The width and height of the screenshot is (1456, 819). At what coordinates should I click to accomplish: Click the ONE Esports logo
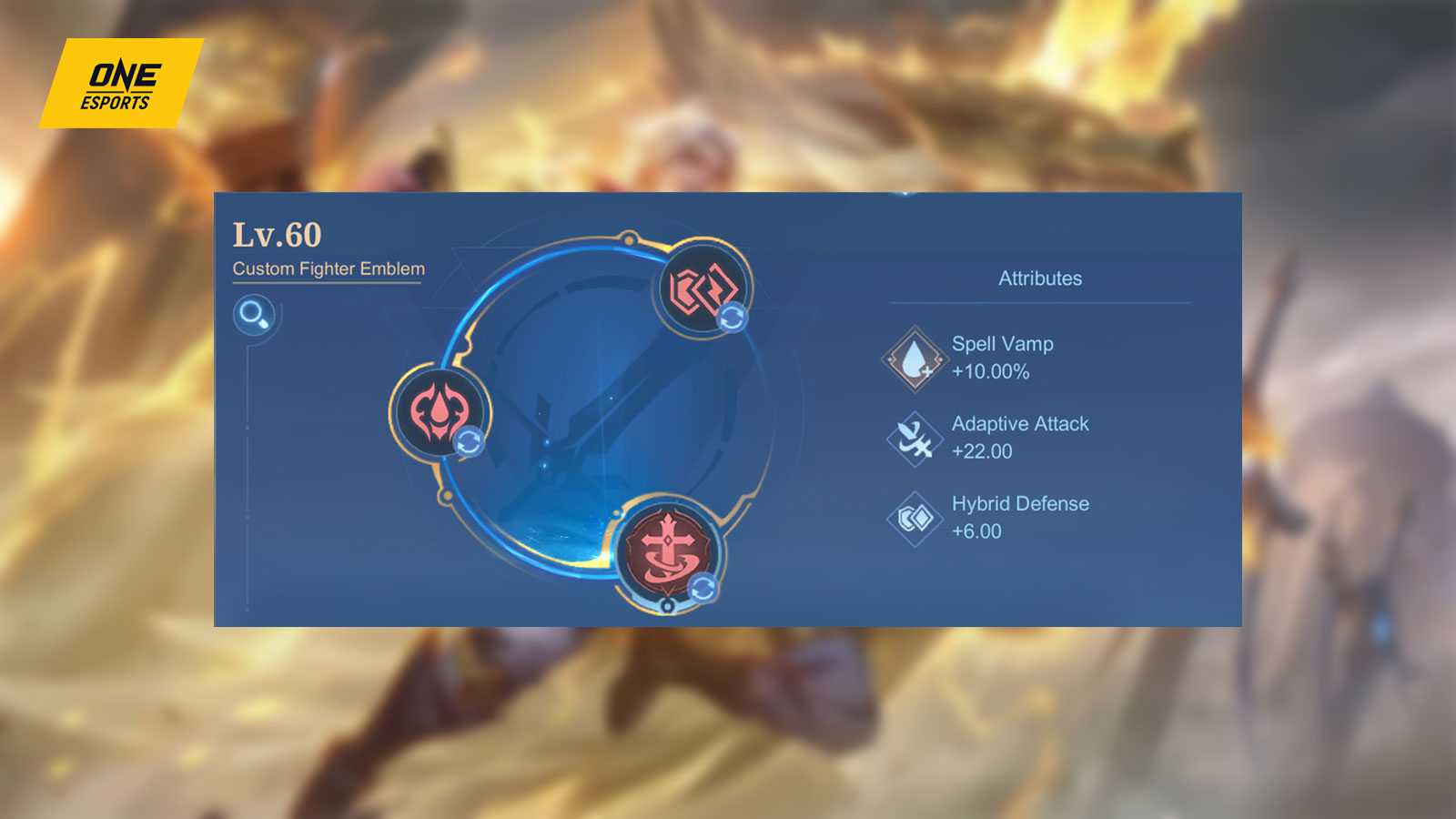[121, 82]
